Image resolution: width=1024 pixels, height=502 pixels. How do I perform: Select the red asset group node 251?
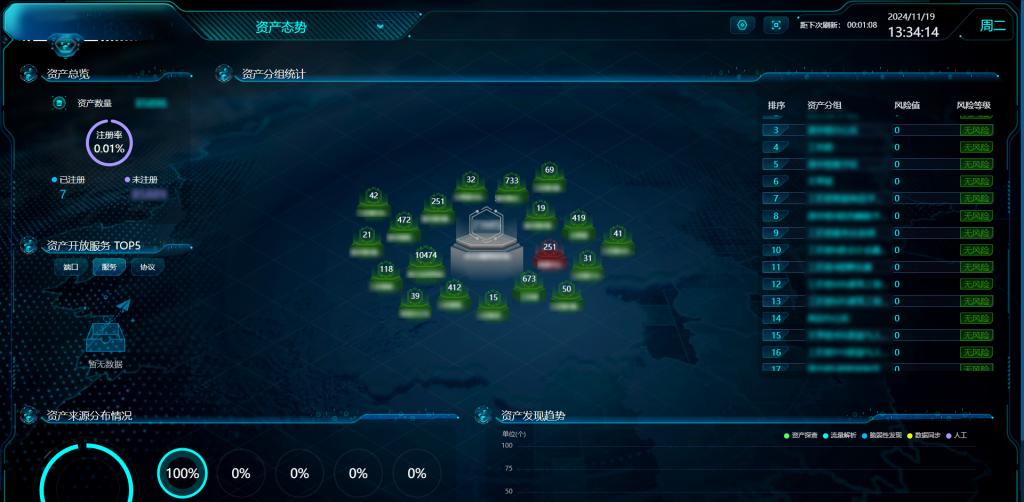tap(549, 253)
